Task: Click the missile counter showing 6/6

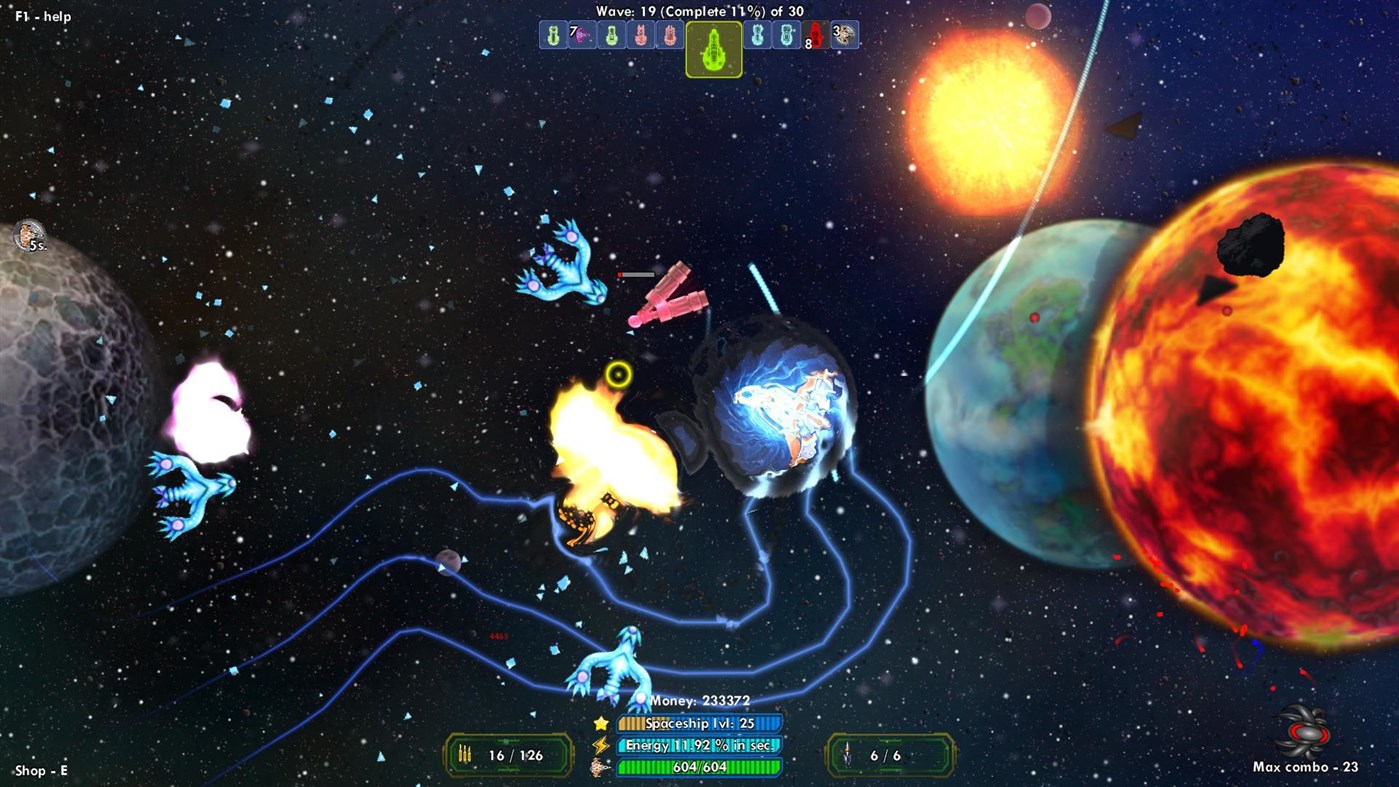Action: (x=888, y=755)
